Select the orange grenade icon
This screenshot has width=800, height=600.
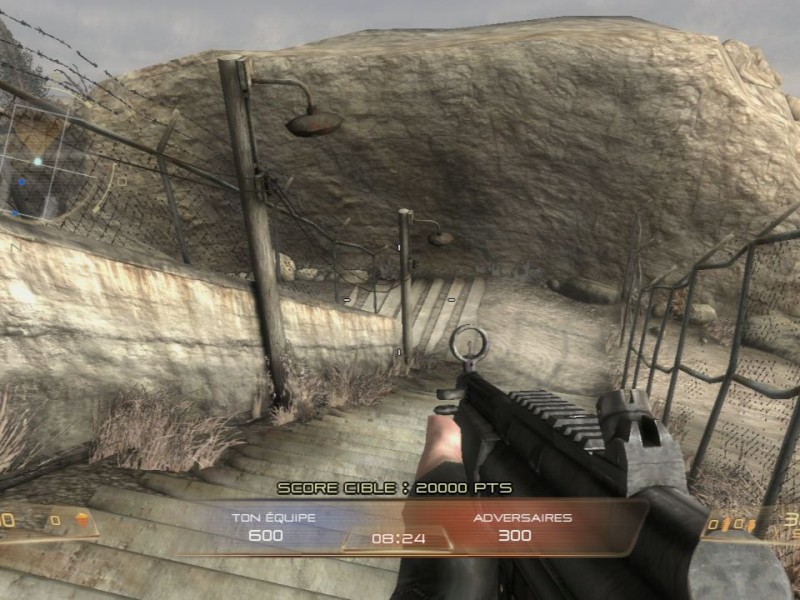point(82,519)
